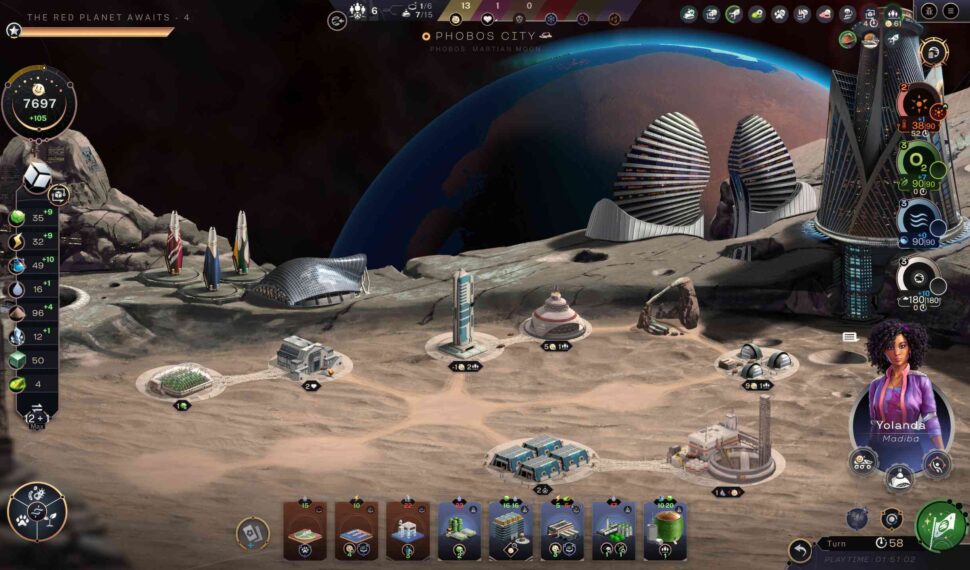Click the undo arrow button beside Turn

[x=799, y=550]
